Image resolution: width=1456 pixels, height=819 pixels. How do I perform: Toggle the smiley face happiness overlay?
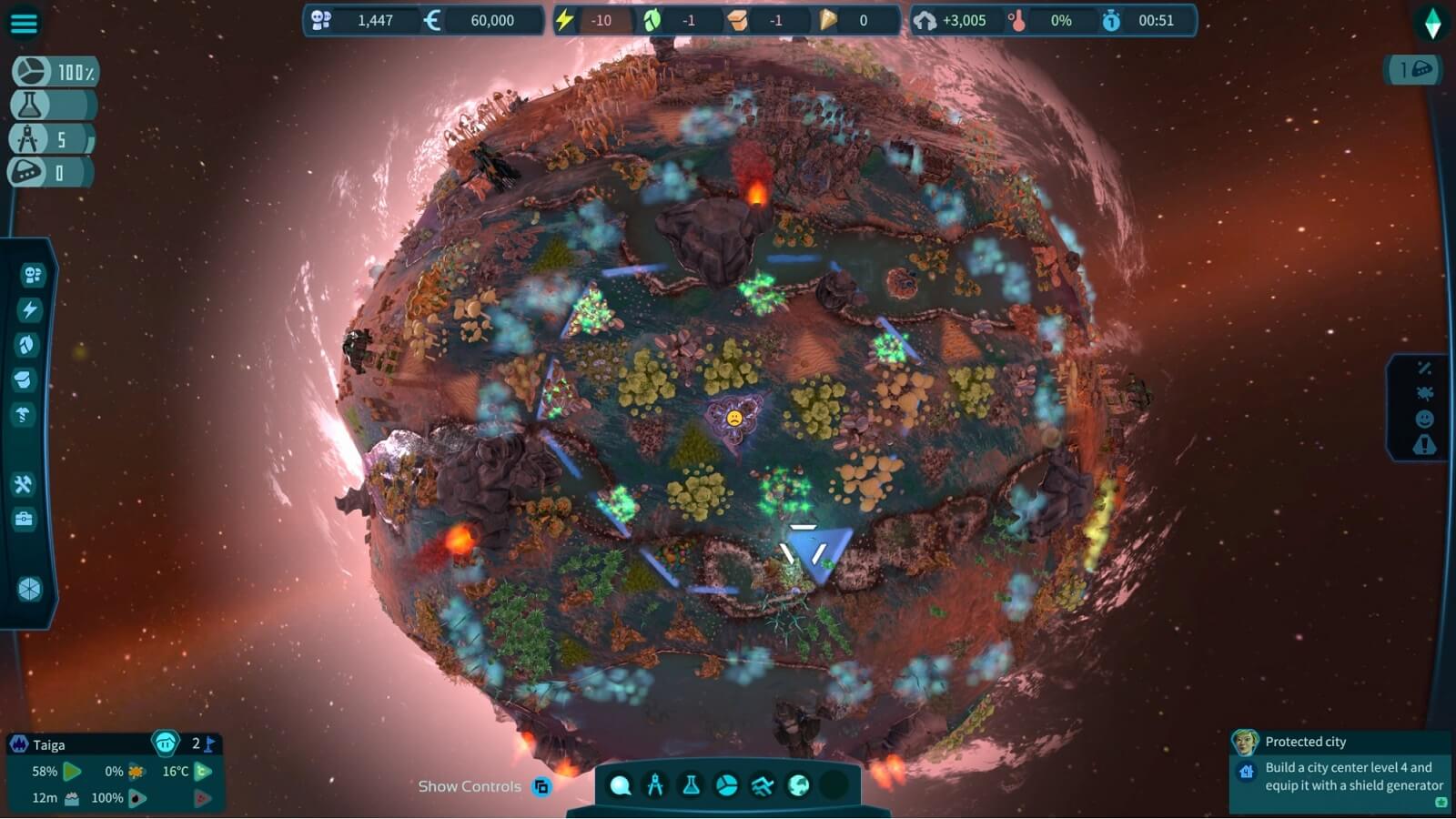(x=1424, y=419)
